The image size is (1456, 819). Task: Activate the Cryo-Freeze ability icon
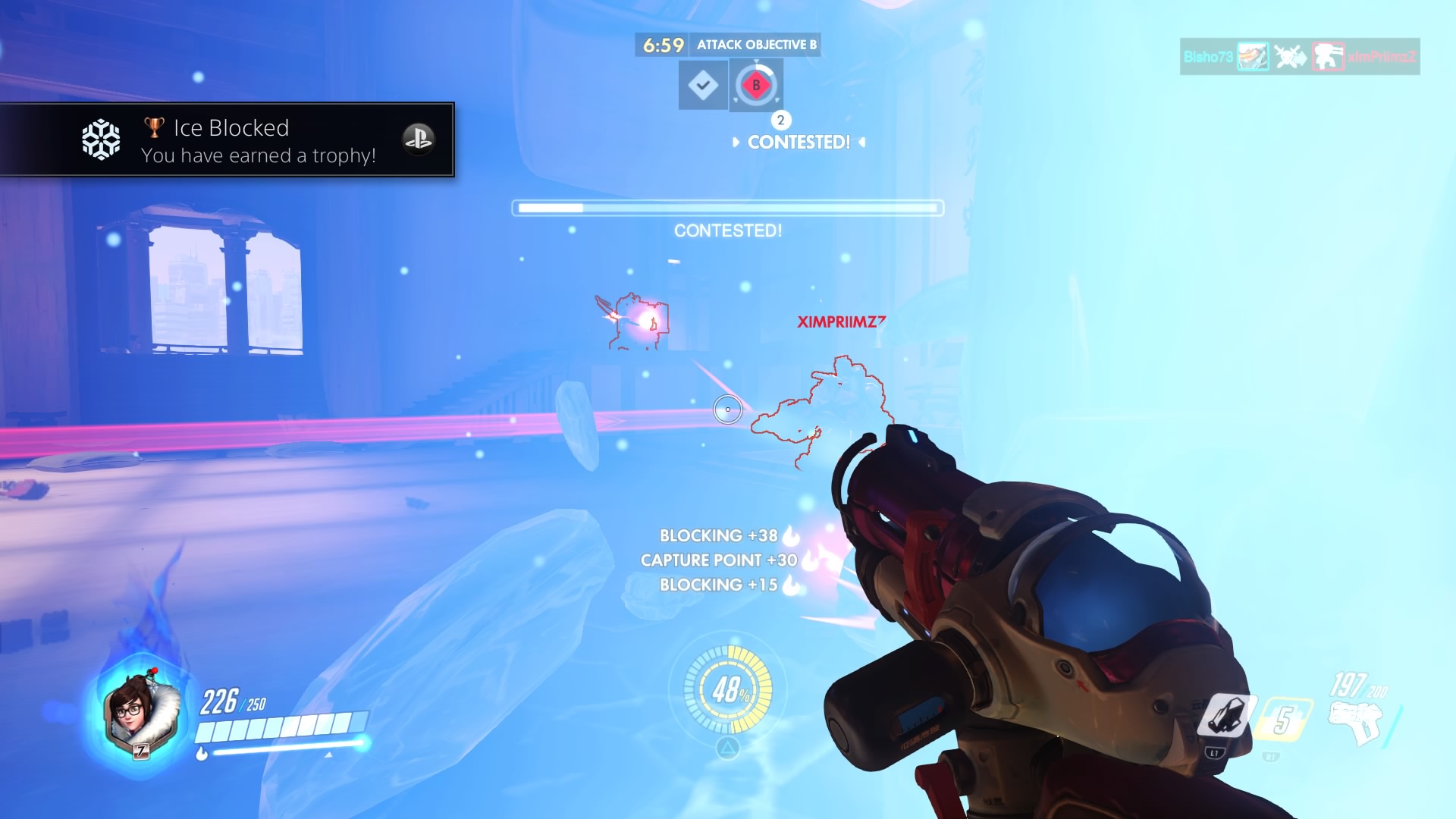click(x=1223, y=715)
